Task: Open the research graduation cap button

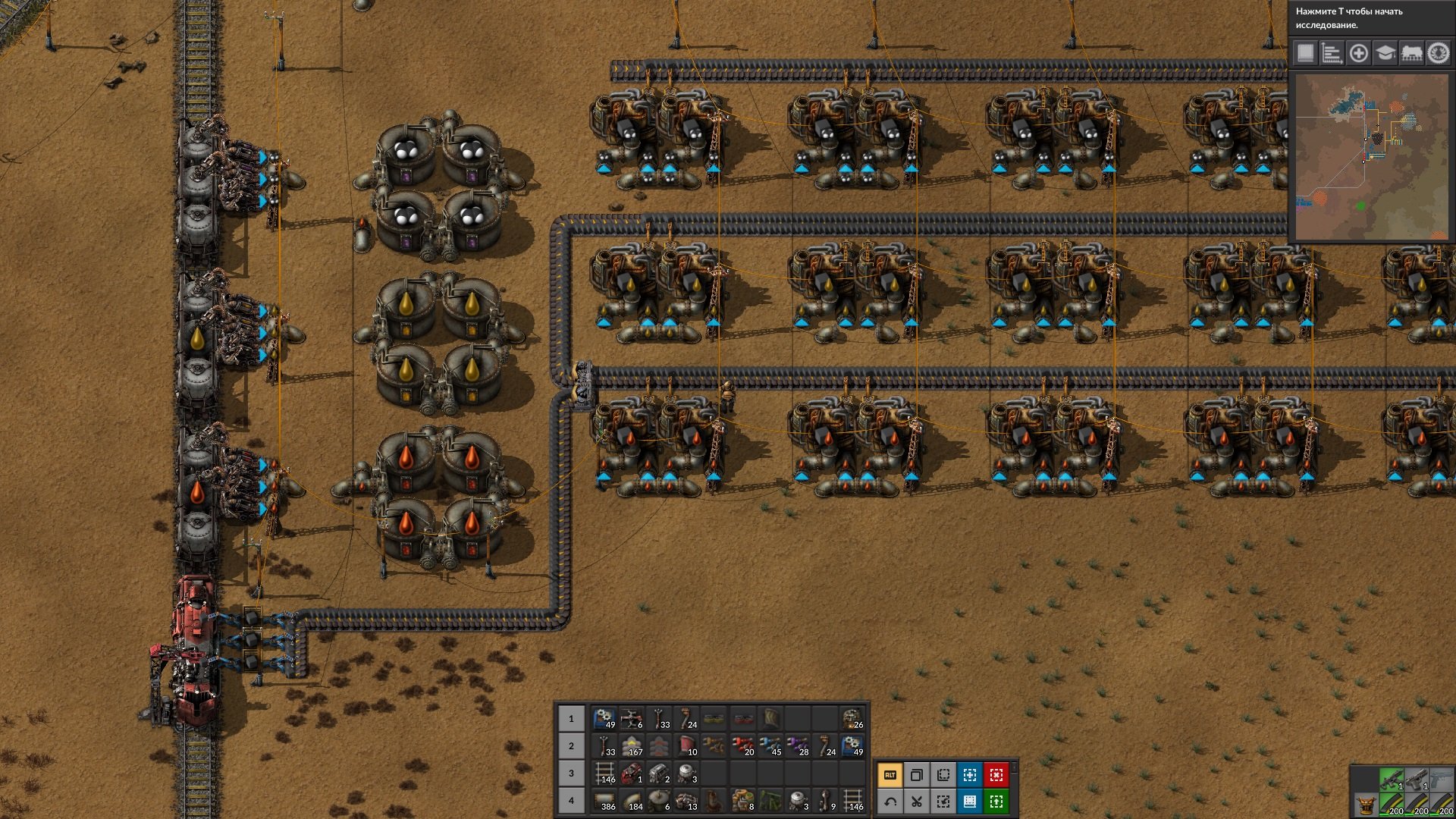Action: pyautogui.click(x=1385, y=53)
